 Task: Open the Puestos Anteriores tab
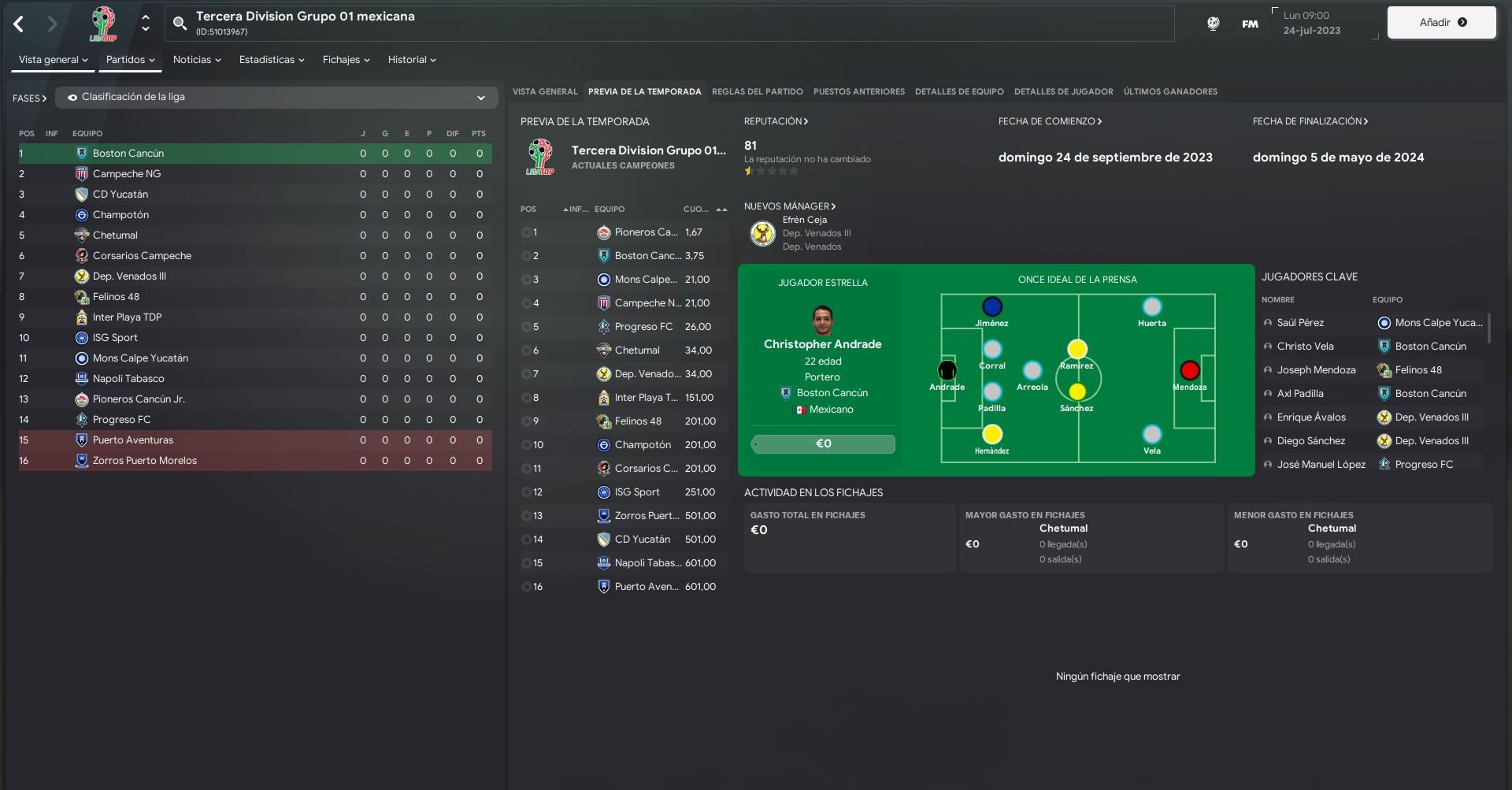(858, 92)
